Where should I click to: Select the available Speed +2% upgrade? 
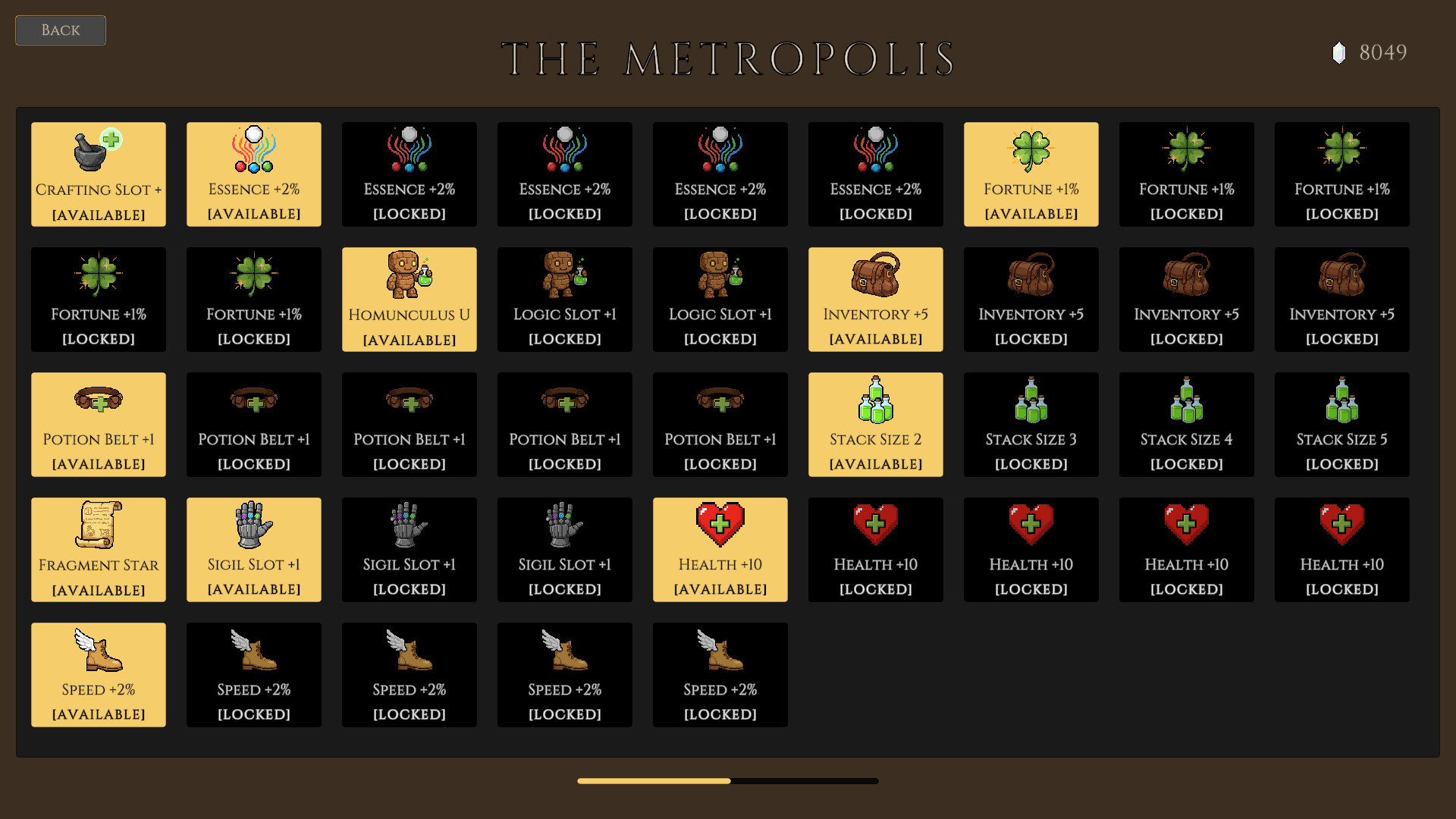(x=99, y=675)
